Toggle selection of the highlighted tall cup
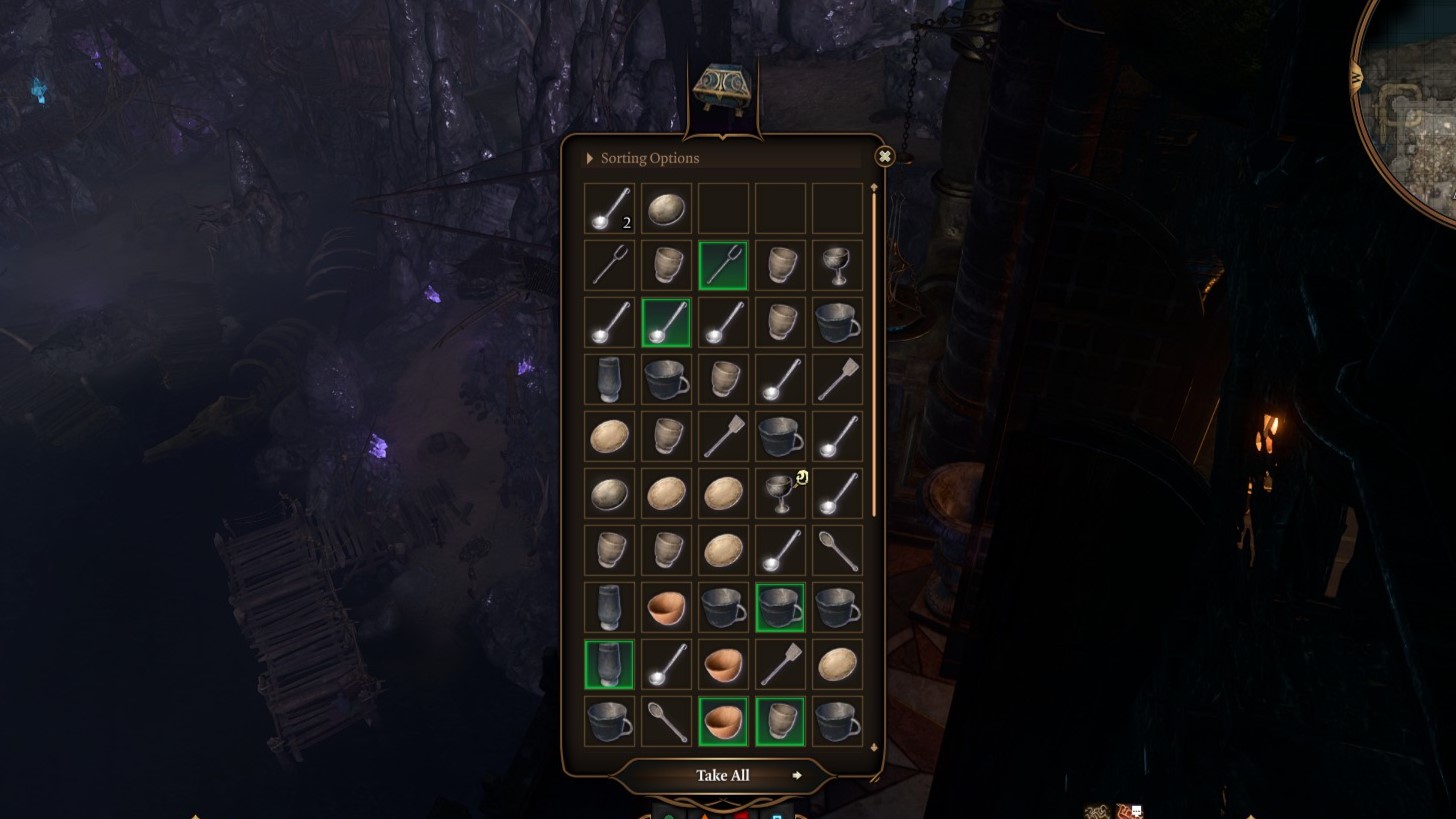This screenshot has height=819, width=1456. click(x=609, y=664)
